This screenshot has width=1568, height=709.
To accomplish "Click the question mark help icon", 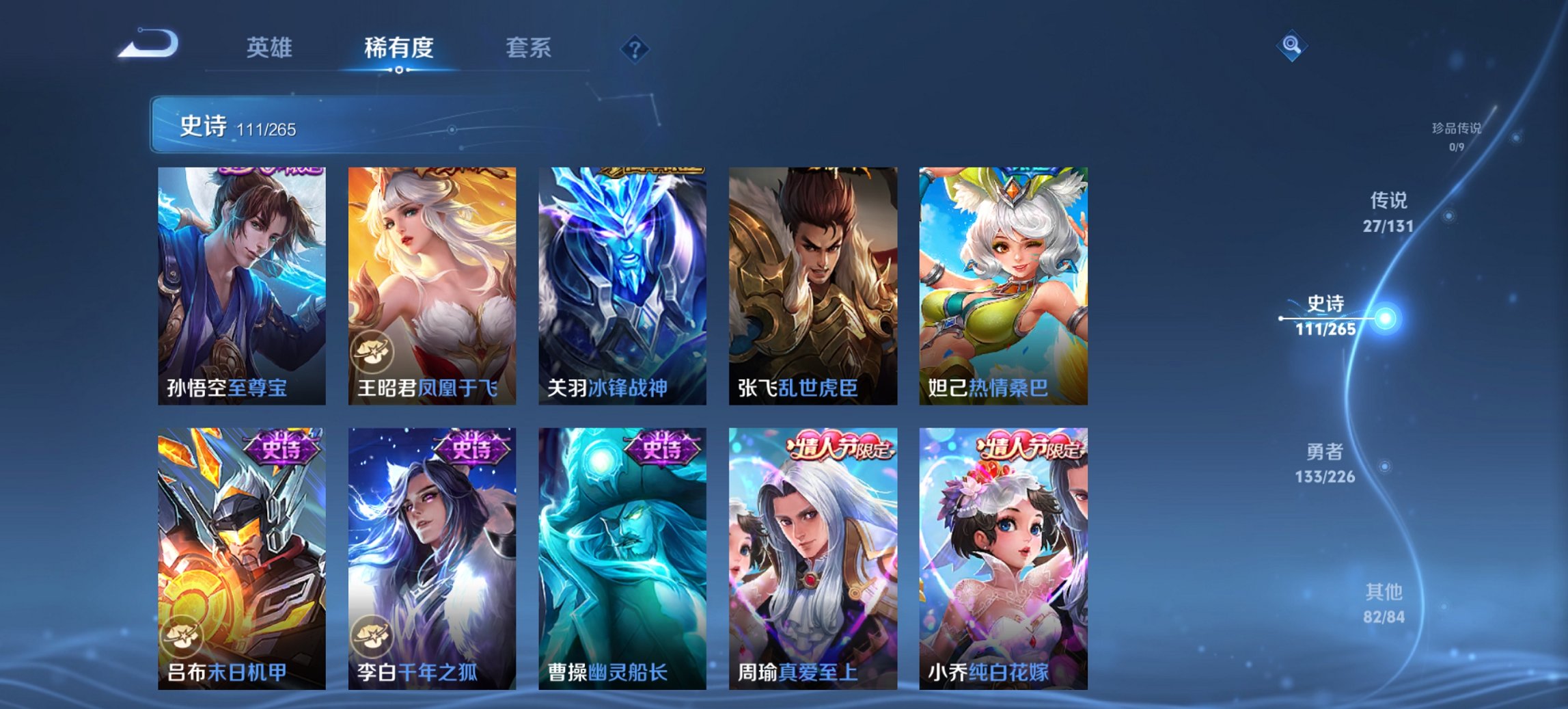I will pyautogui.click(x=635, y=48).
